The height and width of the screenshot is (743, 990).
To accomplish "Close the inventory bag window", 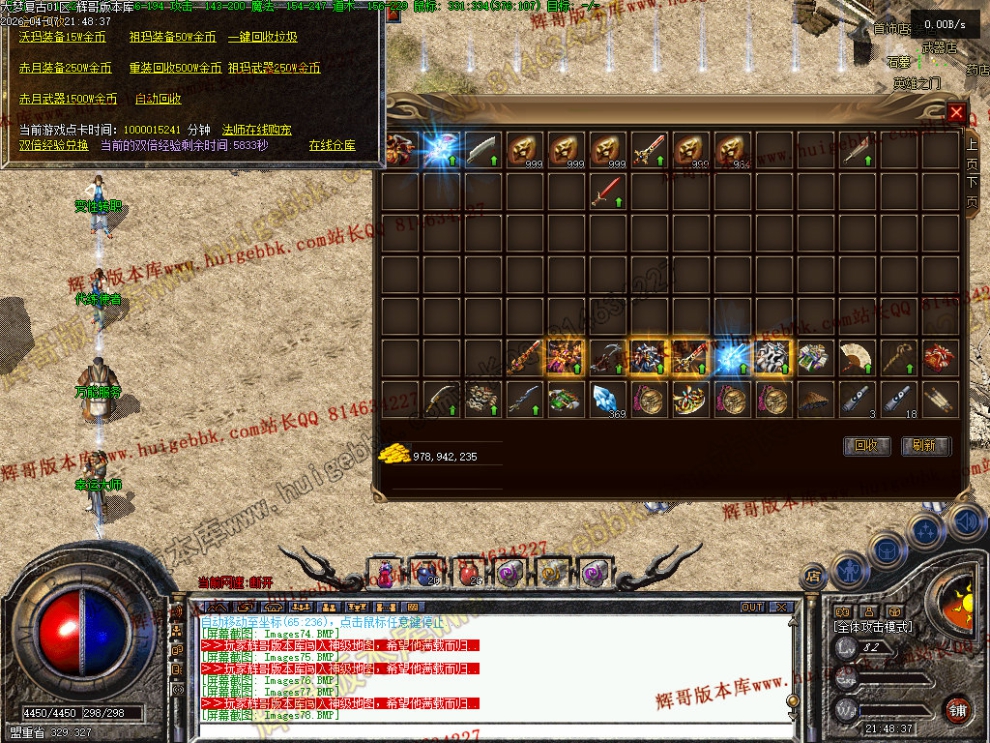I will pos(957,112).
